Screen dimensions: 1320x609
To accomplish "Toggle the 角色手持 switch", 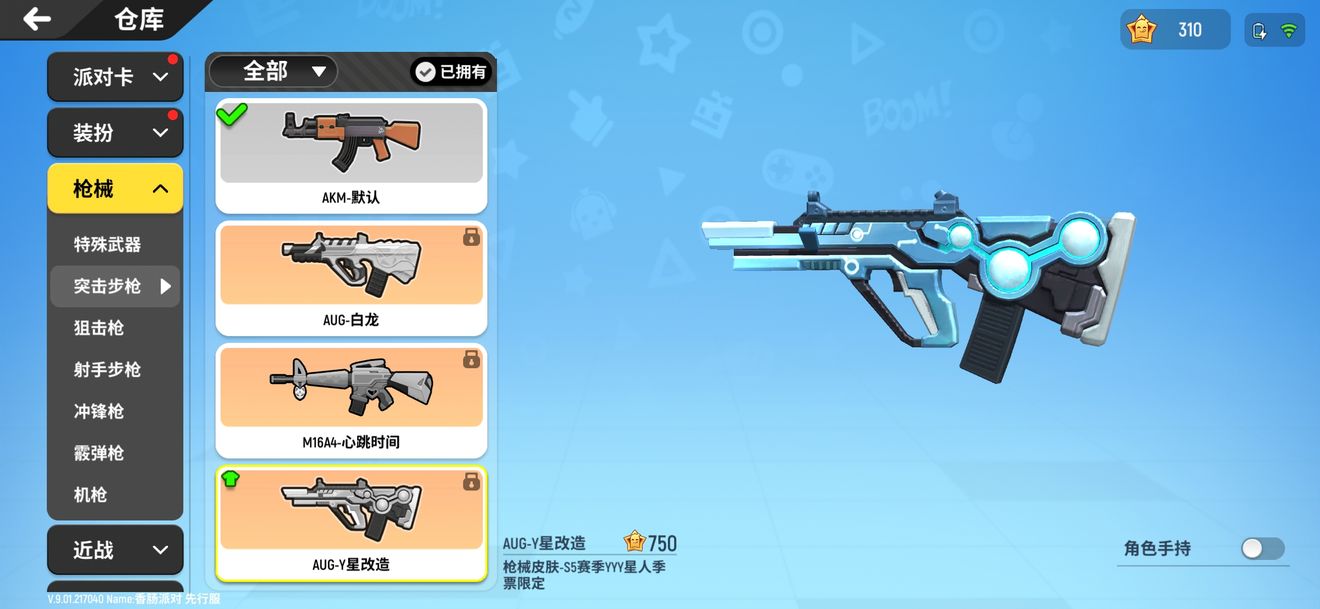I will point(1262,548).
